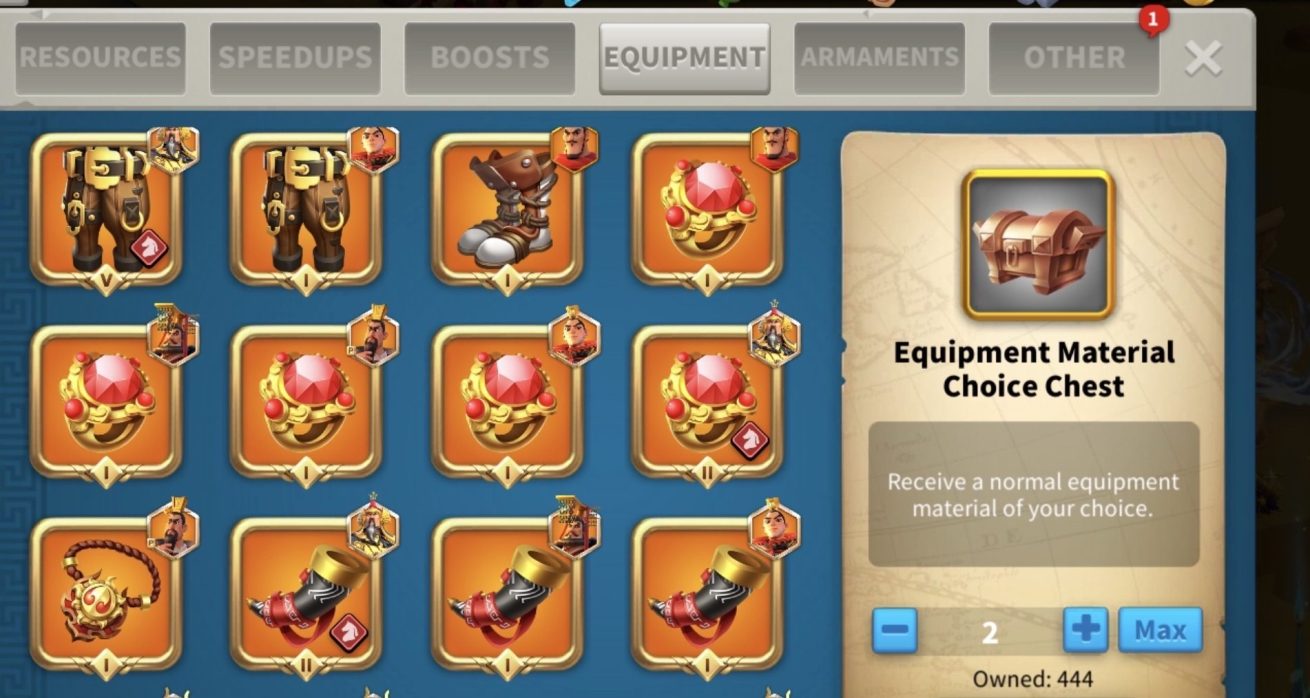
Task: Show the Boosts tab
Action: click(490, 58)
